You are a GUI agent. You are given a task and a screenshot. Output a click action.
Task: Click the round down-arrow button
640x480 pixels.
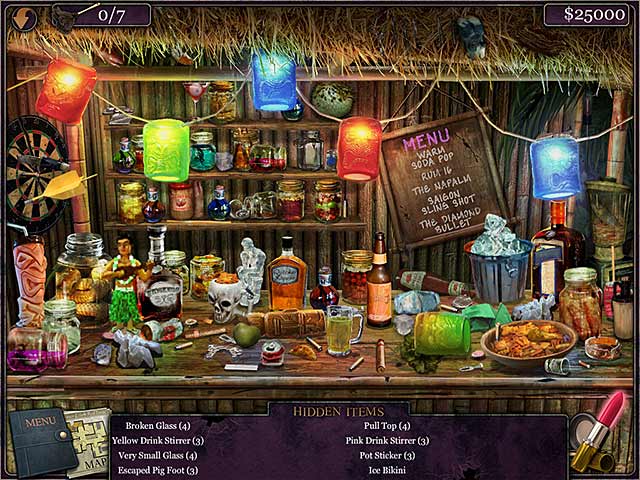point(22,18)
